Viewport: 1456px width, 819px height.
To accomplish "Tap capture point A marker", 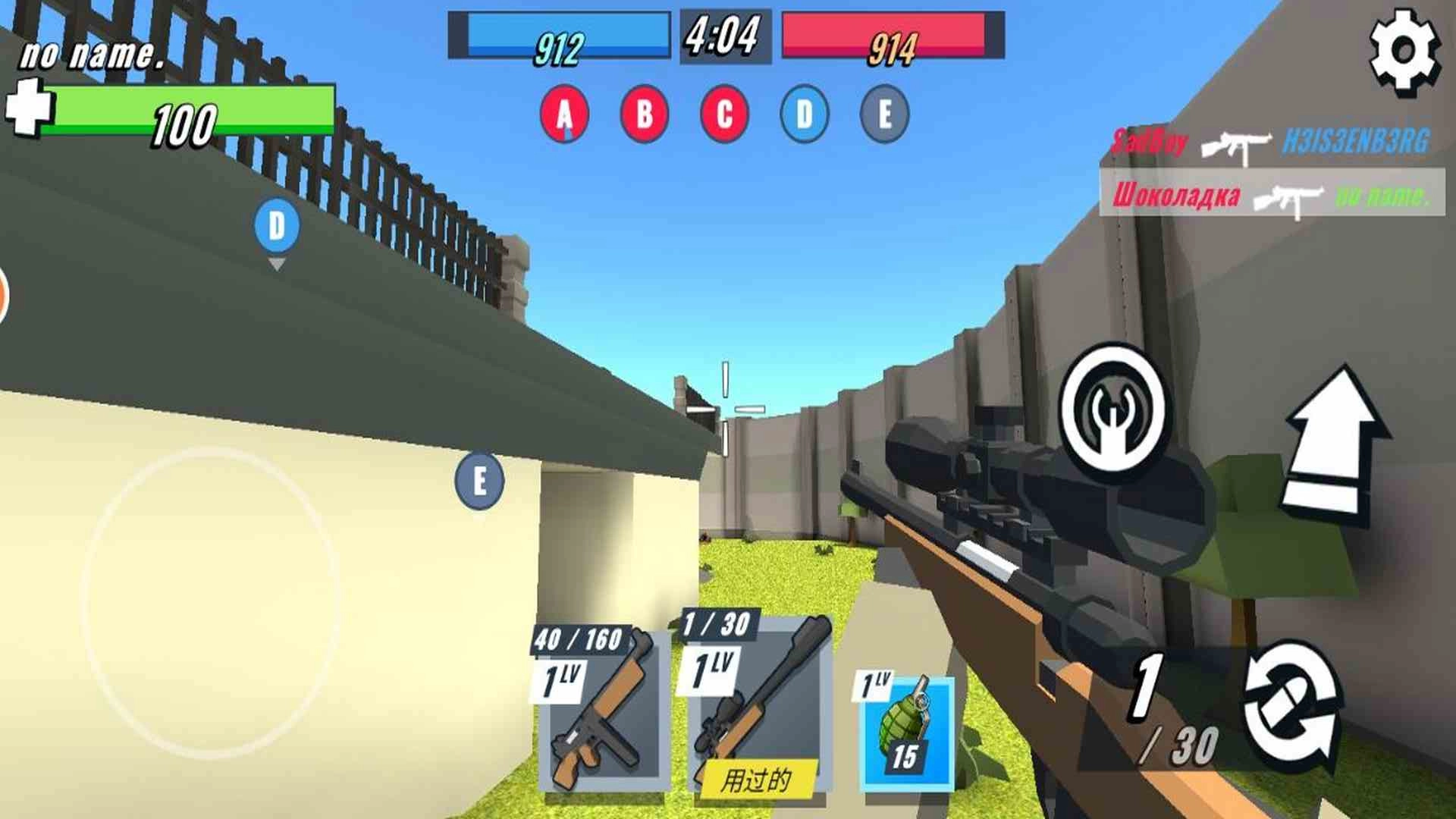I will coord(564,114).
